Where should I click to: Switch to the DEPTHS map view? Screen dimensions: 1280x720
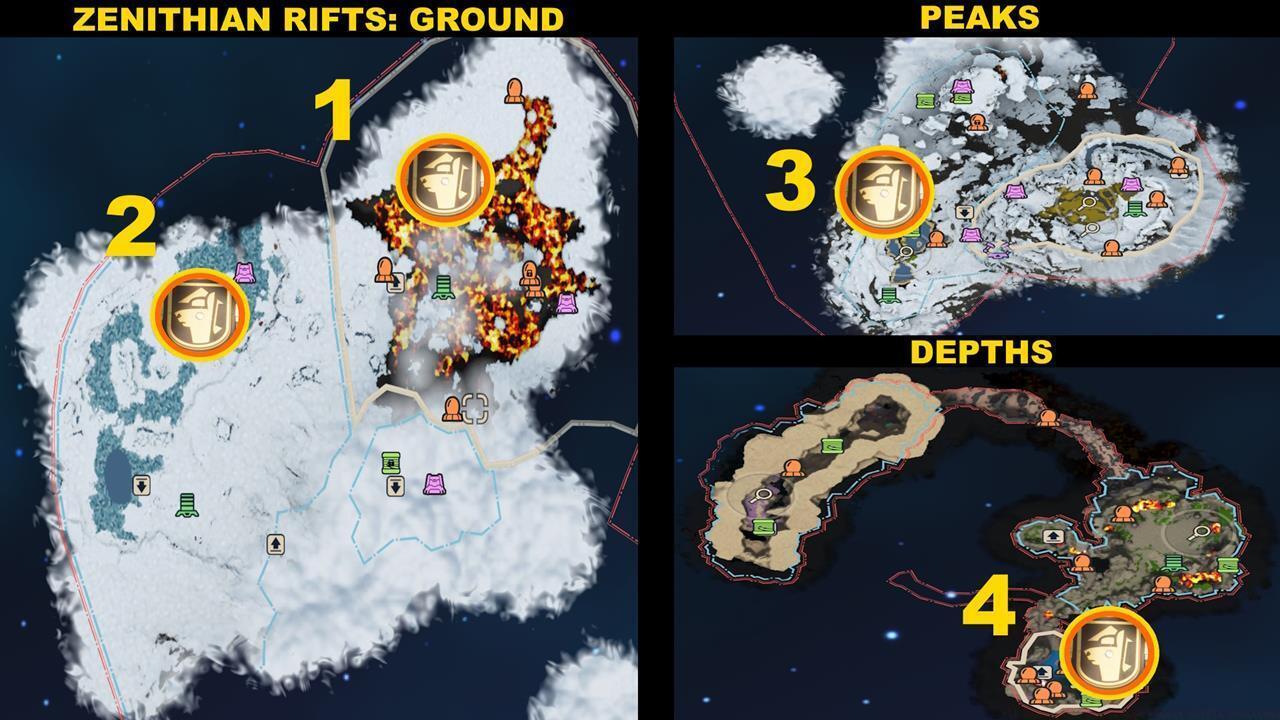(981, 352)
